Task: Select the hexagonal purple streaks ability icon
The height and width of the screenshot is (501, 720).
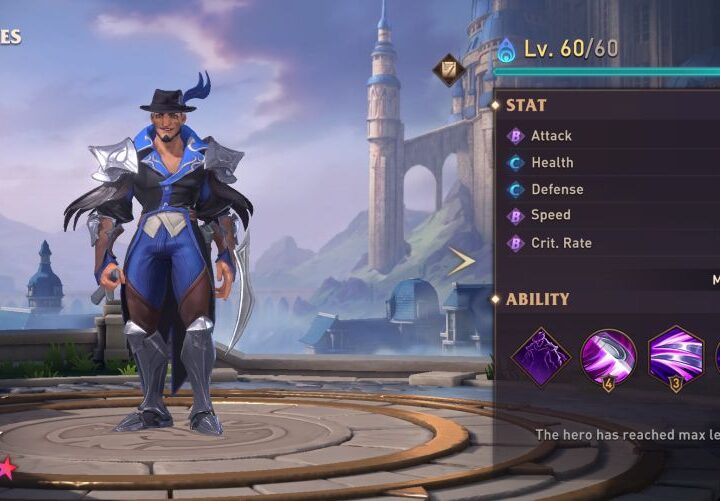Action: tap(675, 357)
